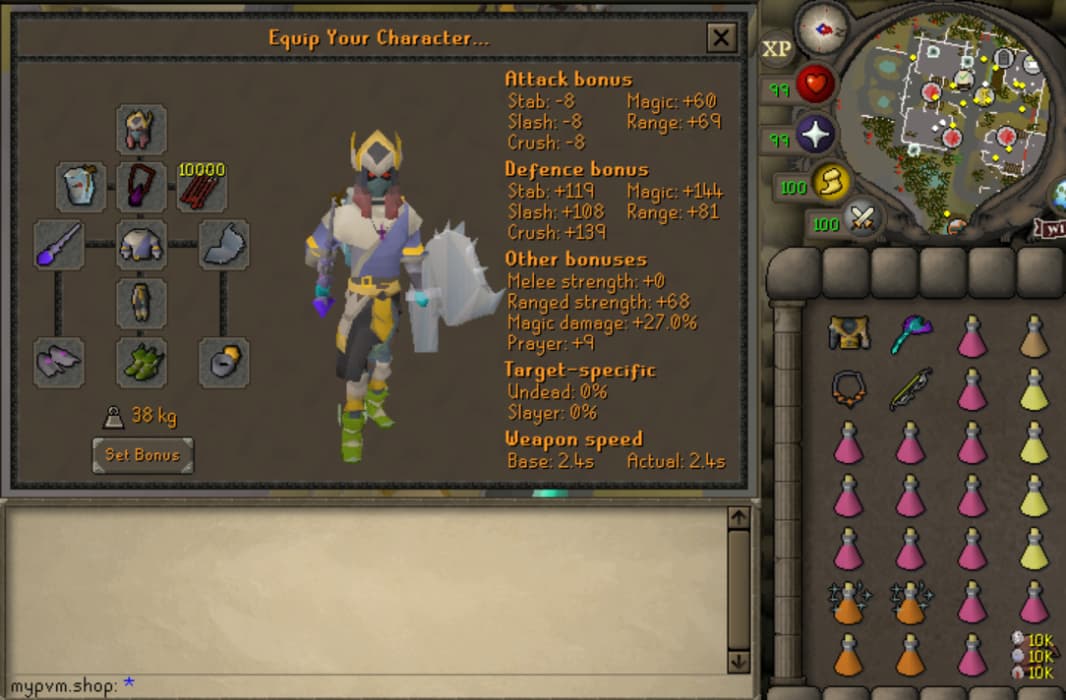Choose the equipped gloves slot
The height and width of the screenshot is (700, 1066).
click(58, 362)
